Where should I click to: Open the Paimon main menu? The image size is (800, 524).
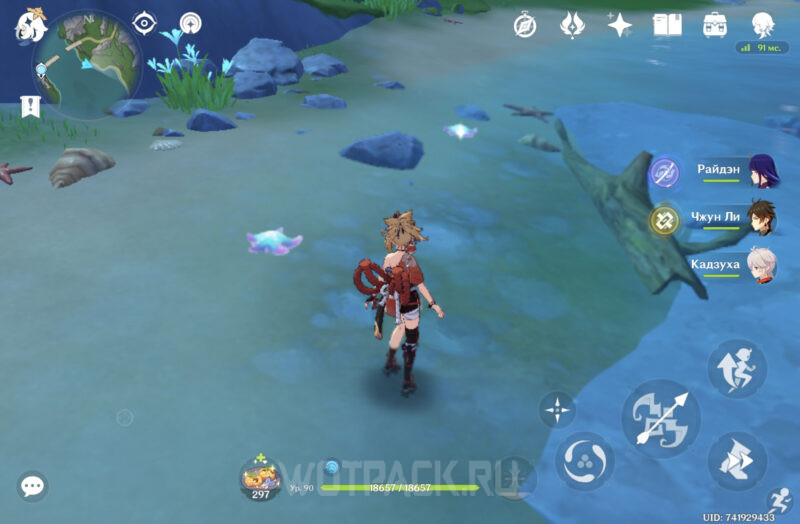point(32,25)
